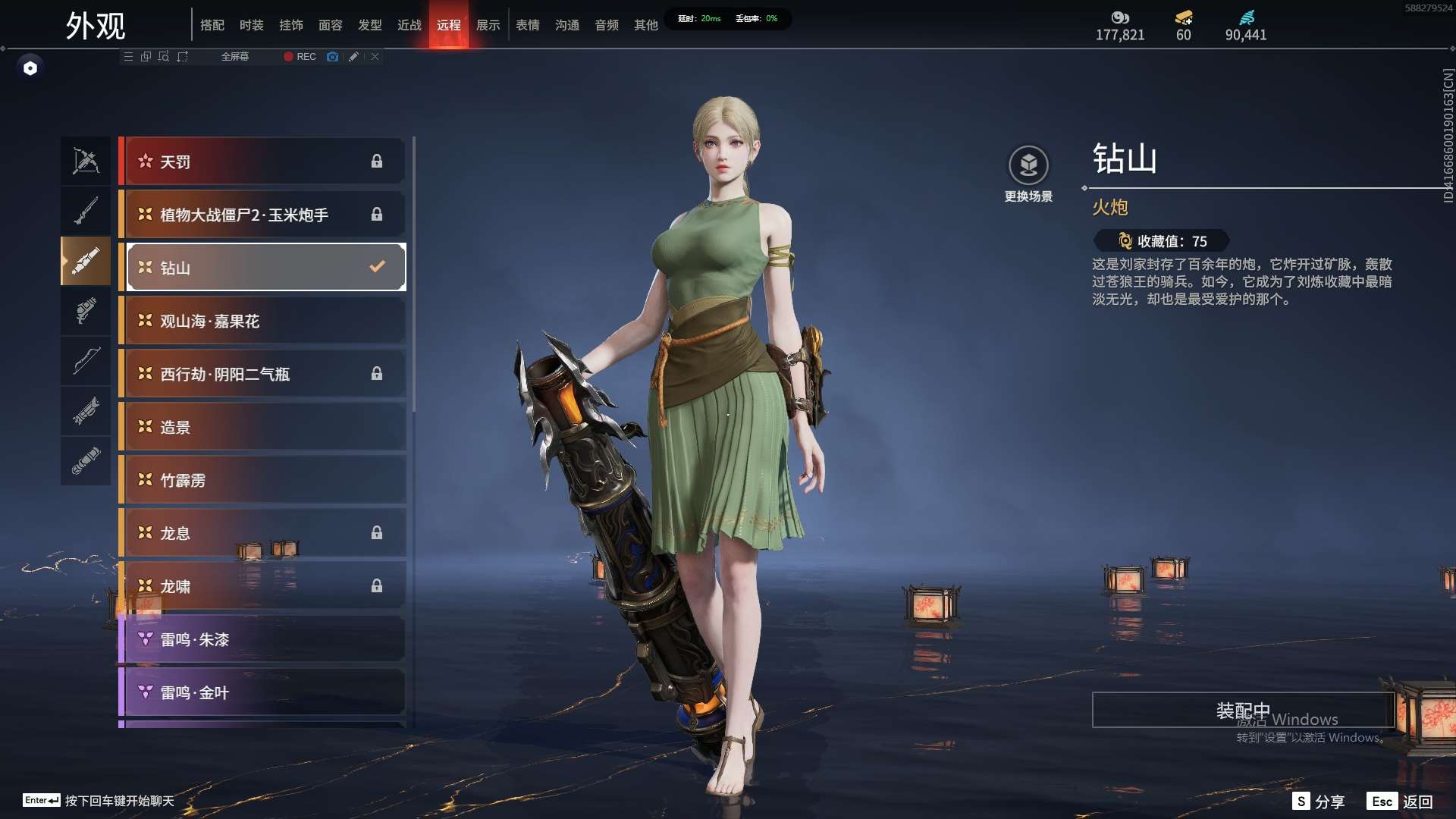The width and height of the screenshot is (1456, 819).
Task: Open the 搭配 tab
Action: point(212,25)
